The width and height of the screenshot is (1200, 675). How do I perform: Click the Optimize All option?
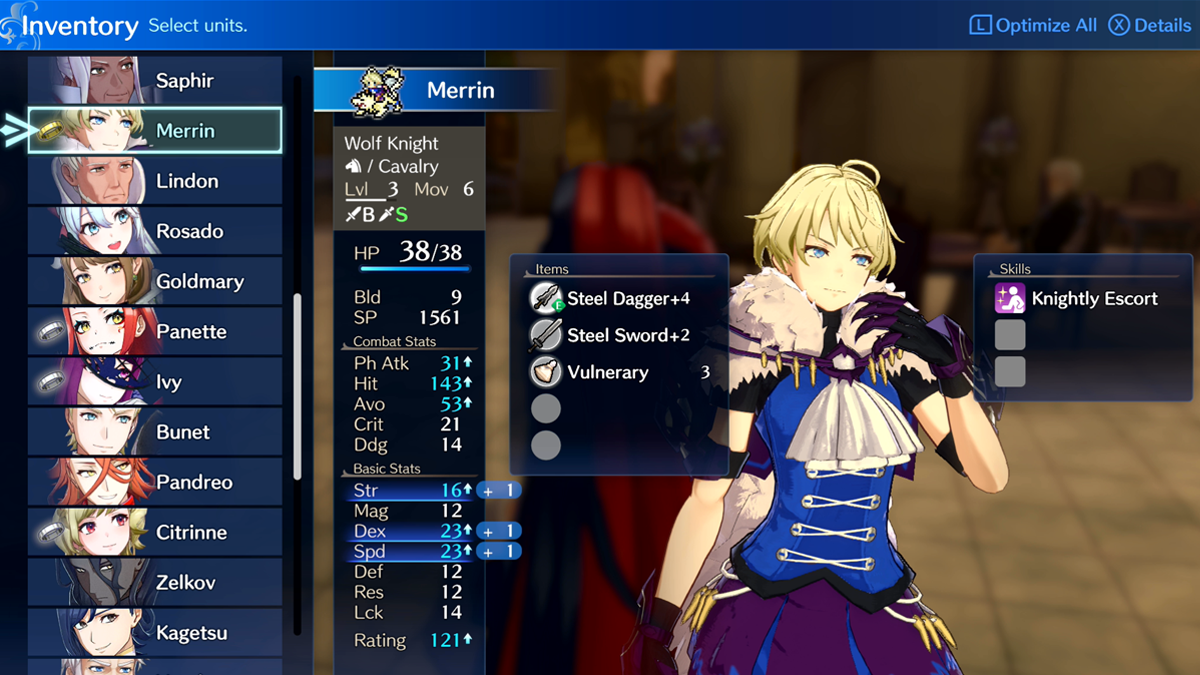1033,25
